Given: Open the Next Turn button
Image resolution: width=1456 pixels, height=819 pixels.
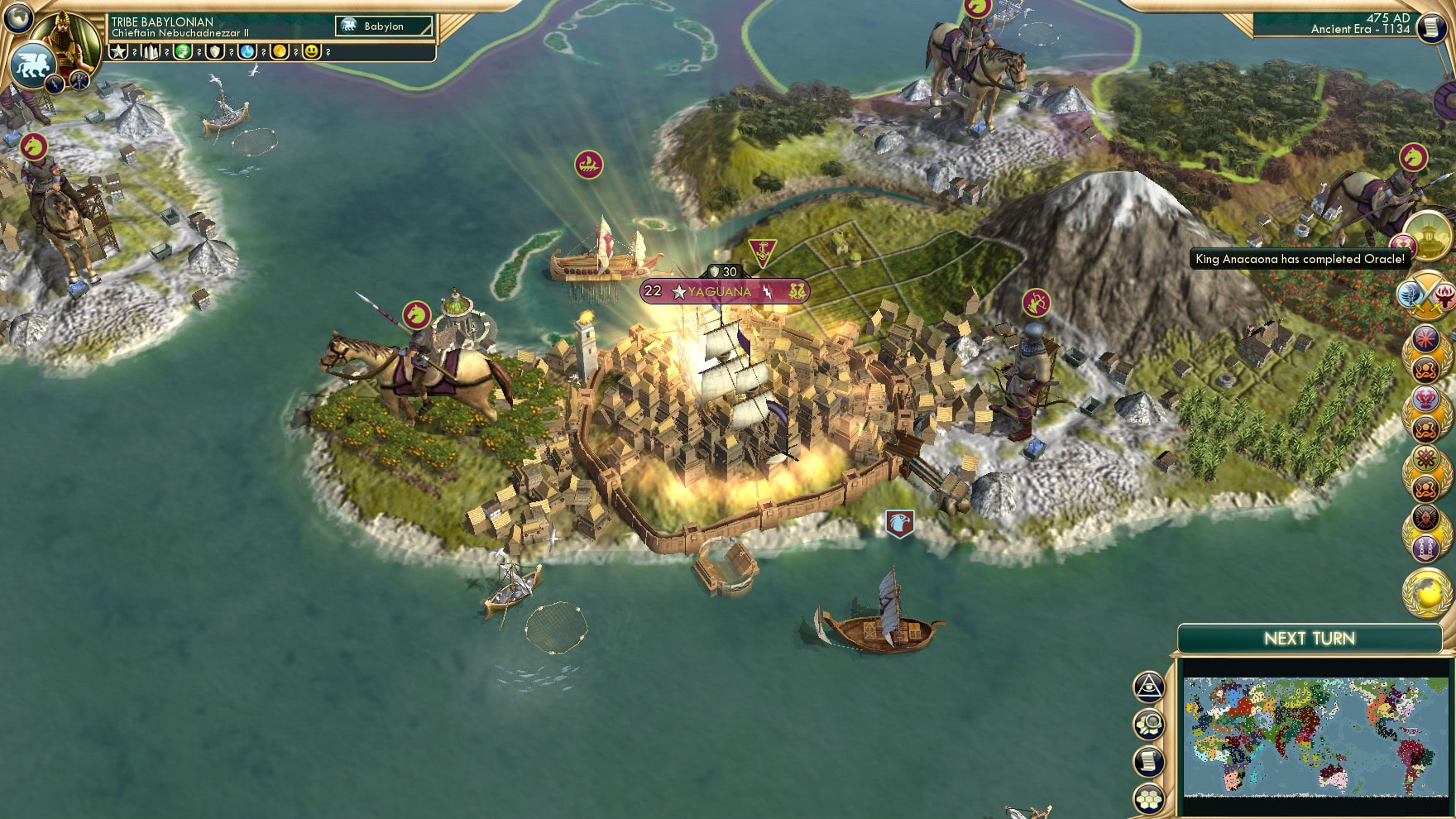Looking at the screenshot, I should [x=1310, y=639].
